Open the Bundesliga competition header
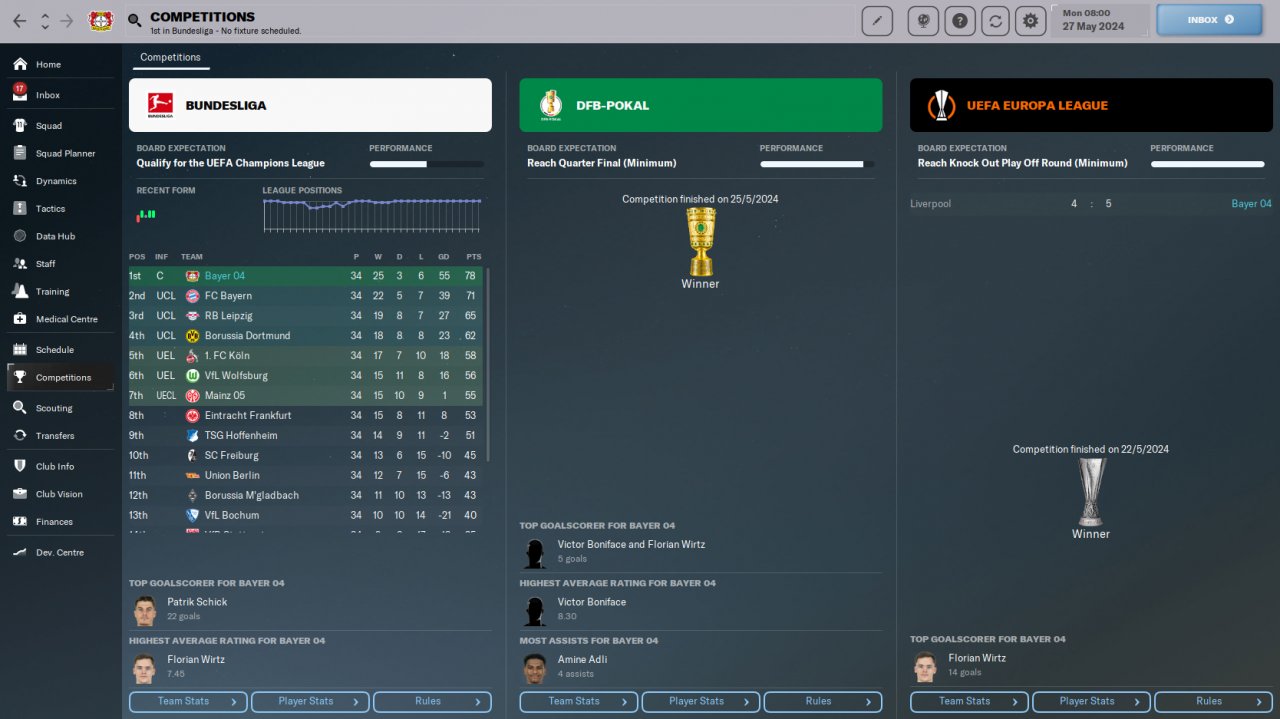Image resolution: width=1280 pixels, height=719 pixels. pos(310,105)
